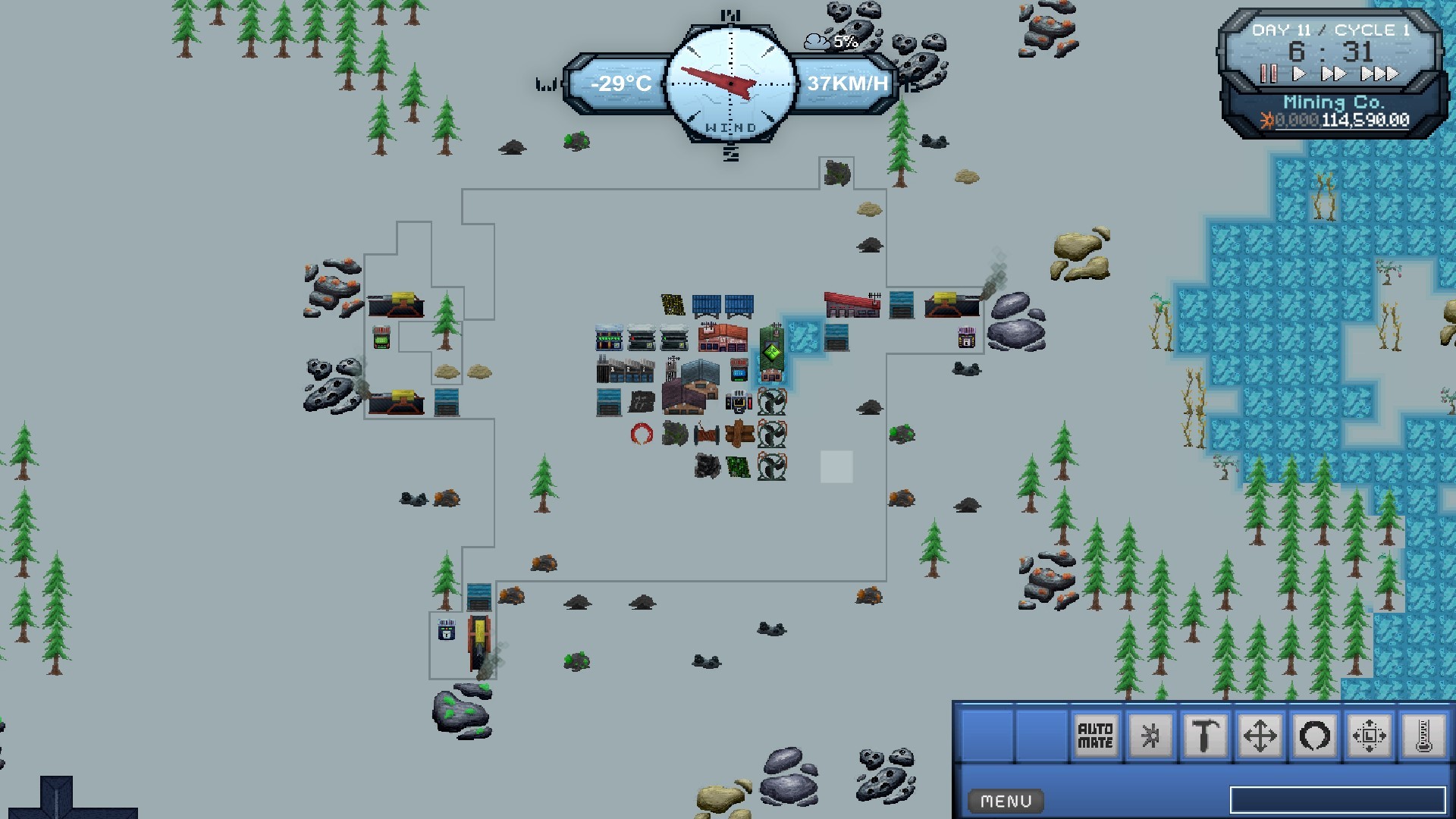The image size is (1456, 819).
Task: Open the MENU button
Action: (x=1006, y=801)
